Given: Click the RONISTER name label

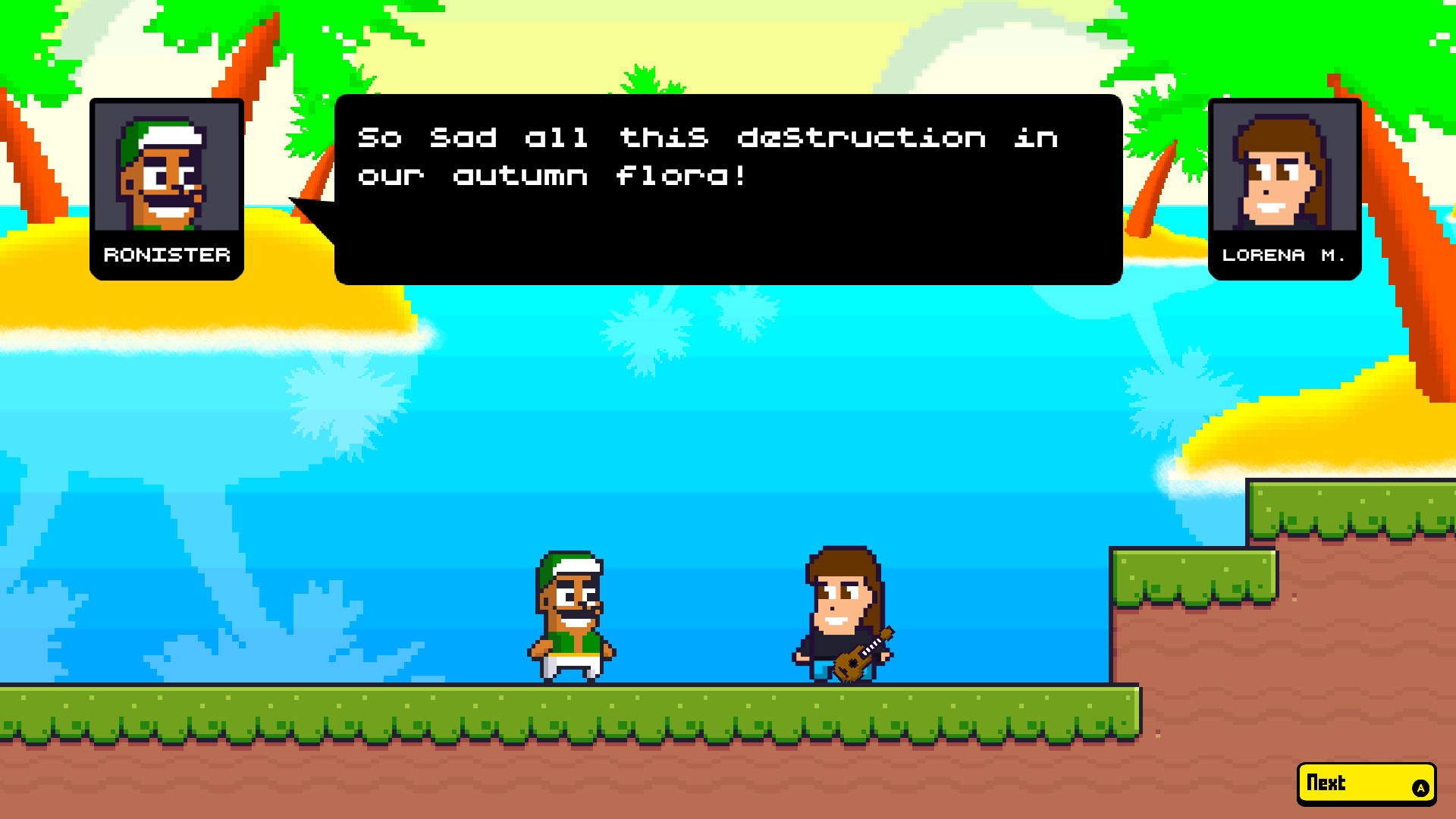Looking at the screenshot, I should click(x=166, y=255).
